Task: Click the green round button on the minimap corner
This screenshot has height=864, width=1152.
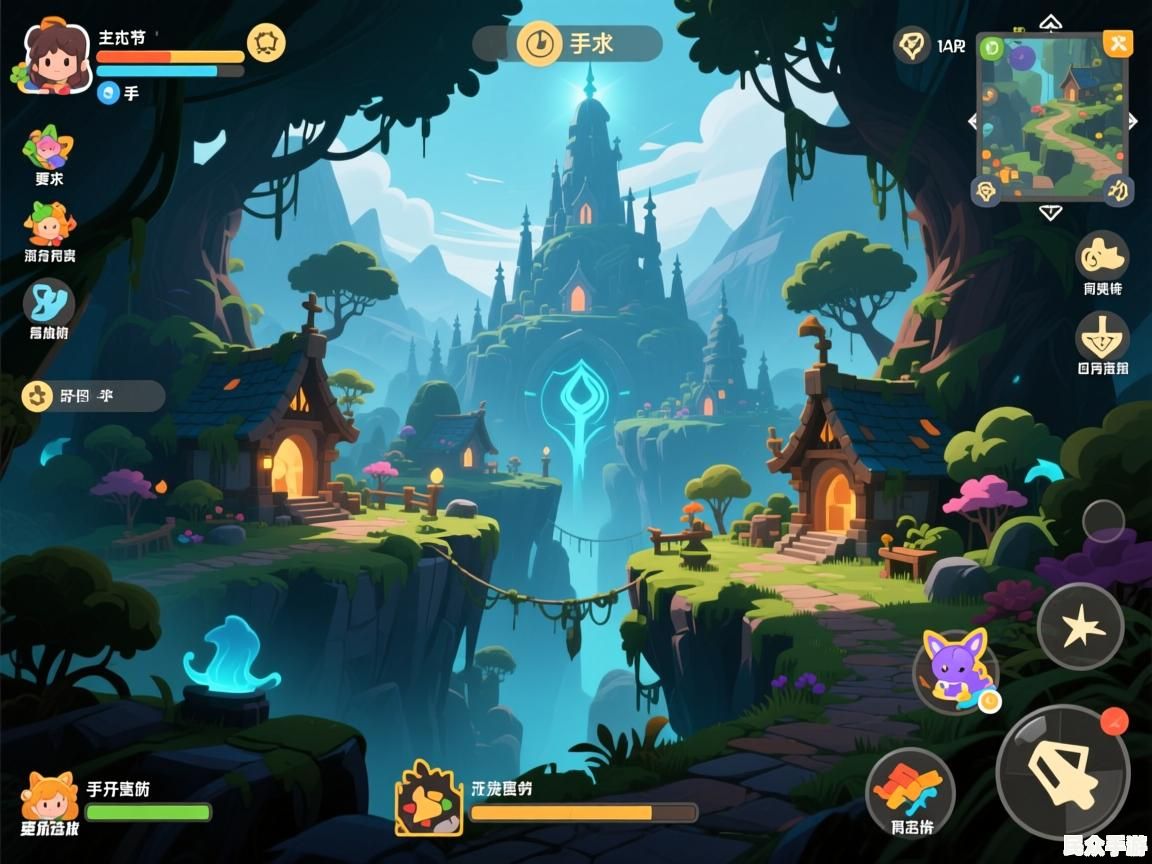Action: point(992,46)
